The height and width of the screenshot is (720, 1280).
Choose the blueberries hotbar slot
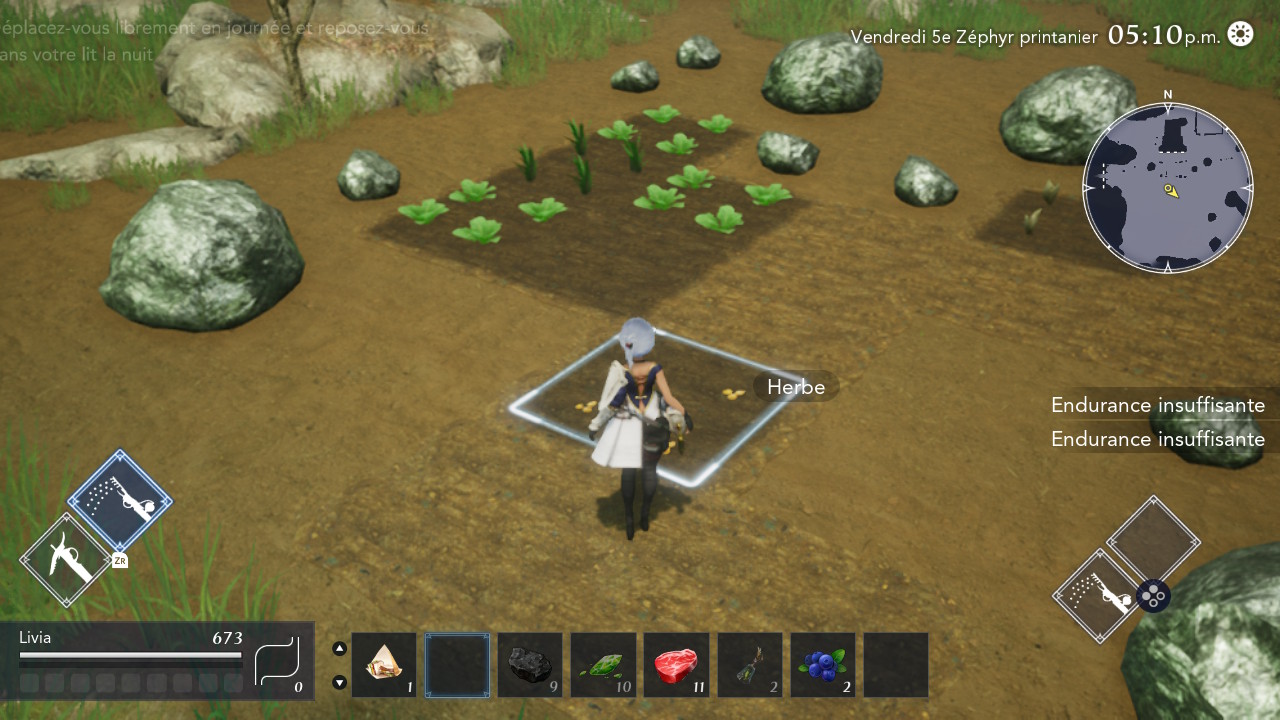[823, 665]
